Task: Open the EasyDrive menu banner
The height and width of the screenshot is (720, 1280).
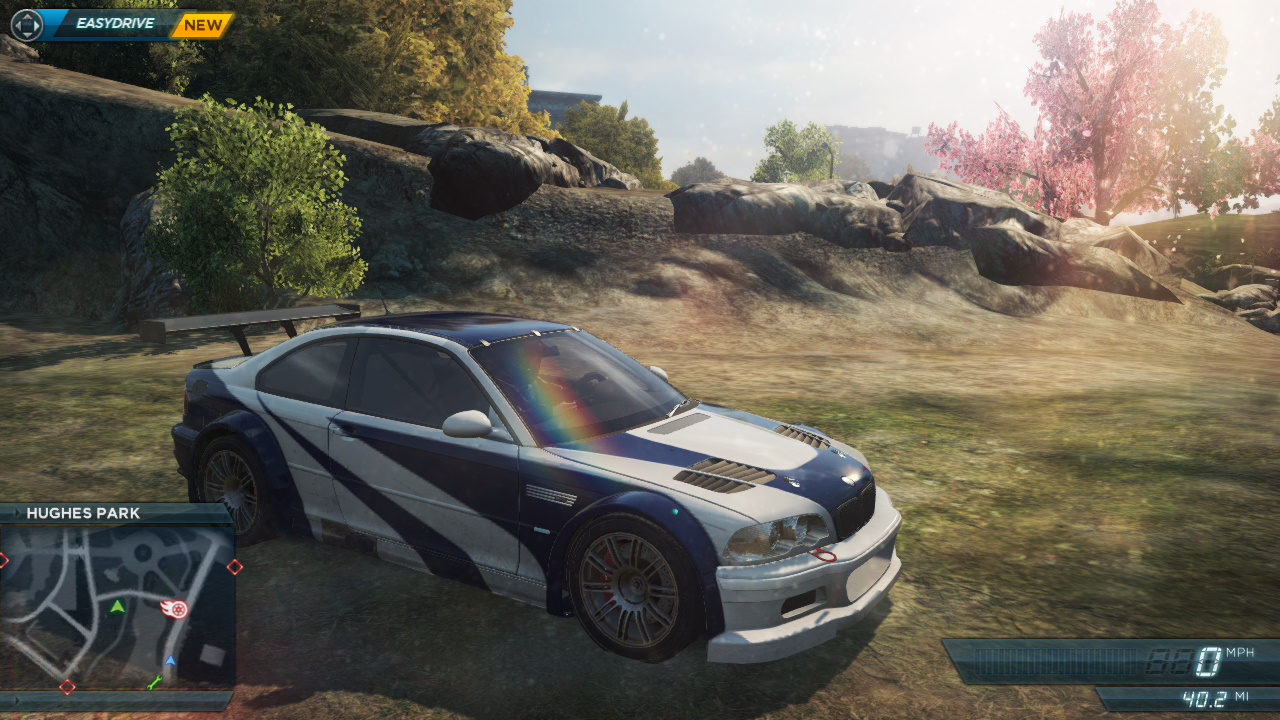Action: pos(112,24)
